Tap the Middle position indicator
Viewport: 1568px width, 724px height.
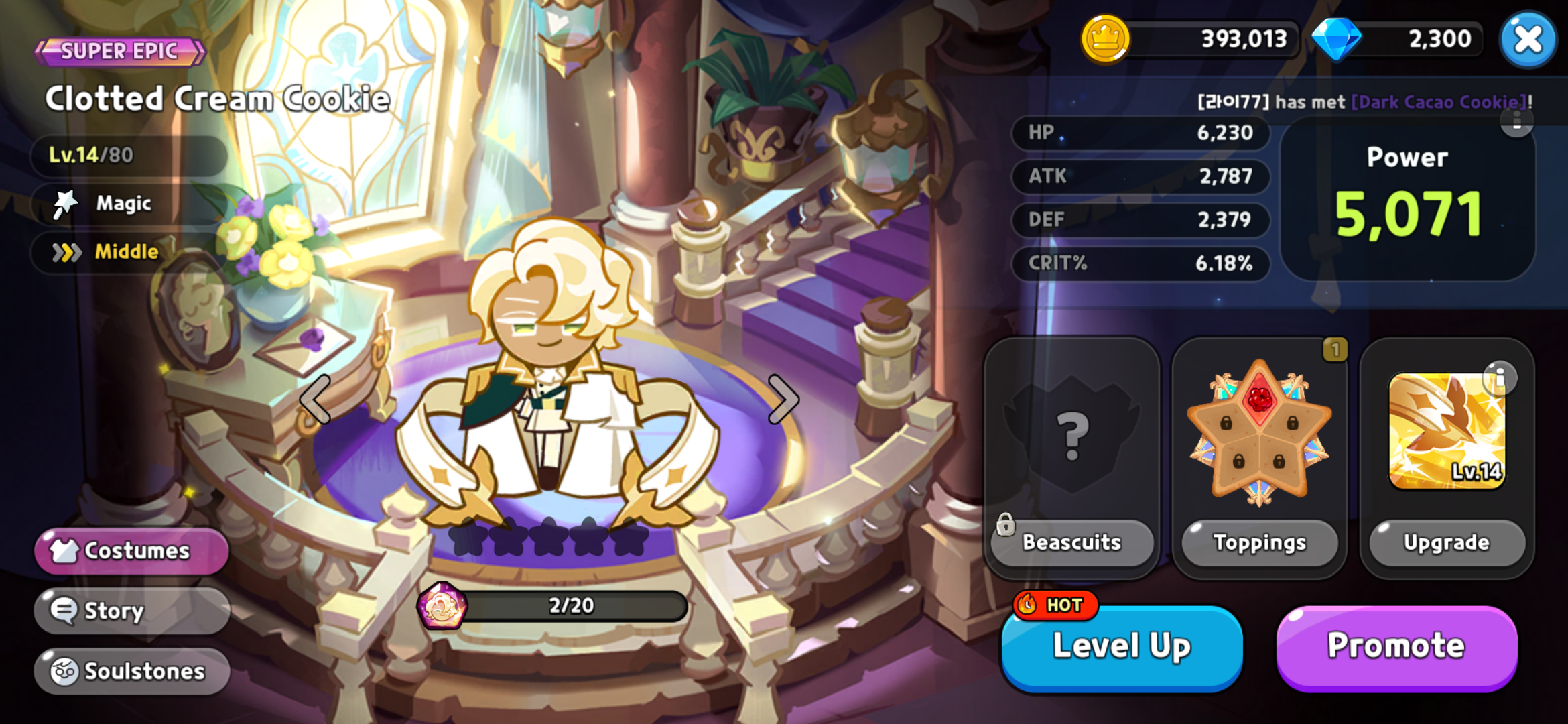[124, 252]
